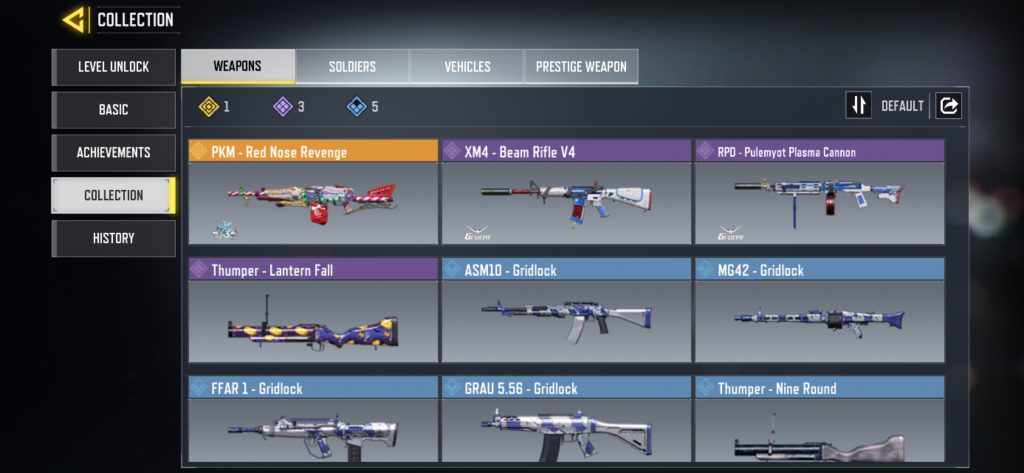Switch to the Vehicles tab
The width and height of the screenshot is (1024, 473).
click(x=467, y=67)
